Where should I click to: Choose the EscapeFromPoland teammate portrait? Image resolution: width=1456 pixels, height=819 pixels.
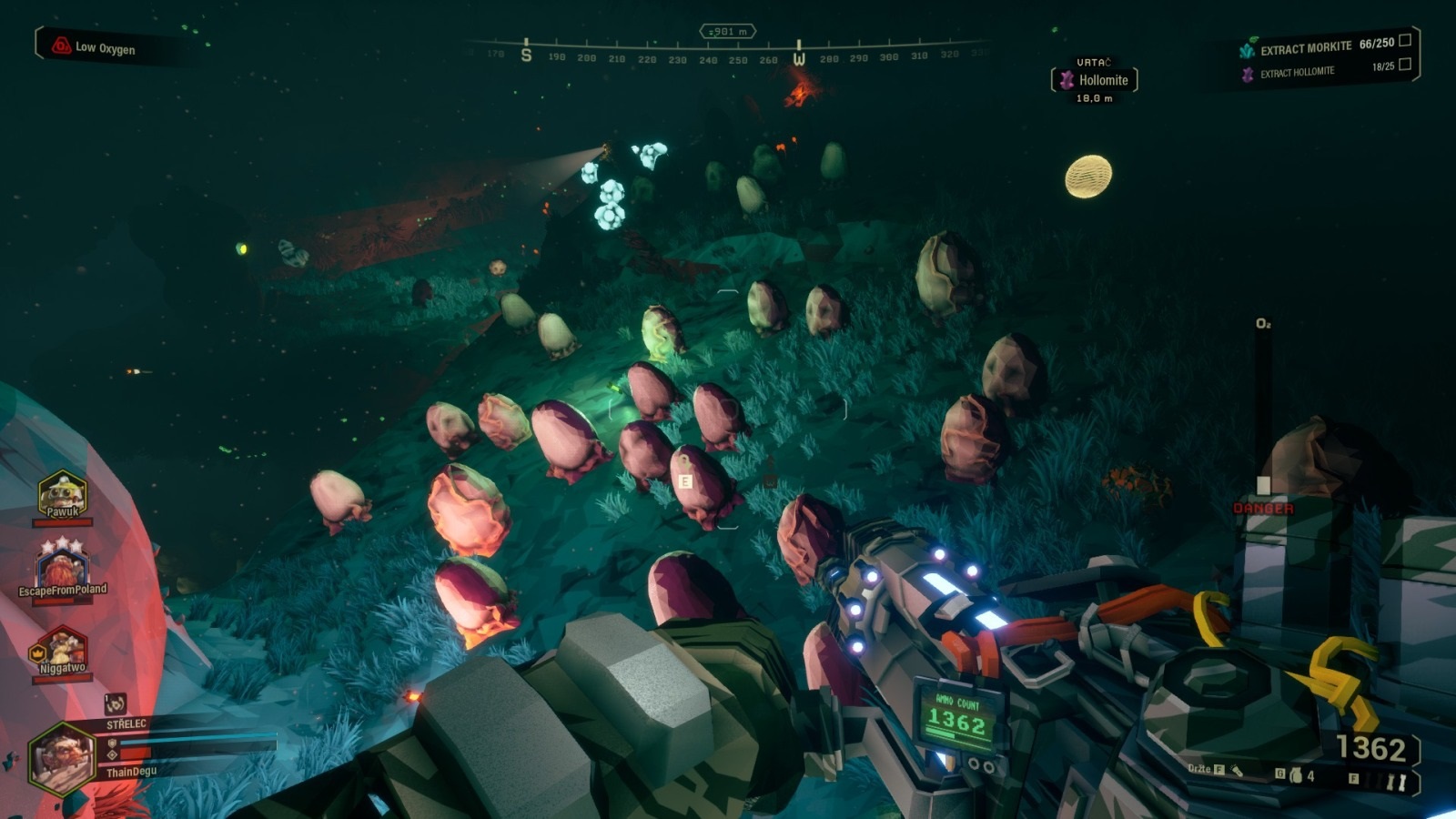[x=61, y=565]
